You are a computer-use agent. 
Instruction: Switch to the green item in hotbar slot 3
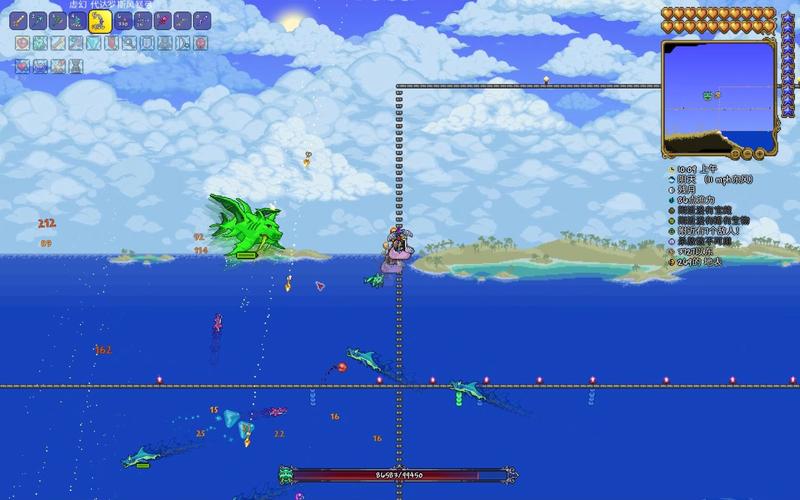coord(58,21)
